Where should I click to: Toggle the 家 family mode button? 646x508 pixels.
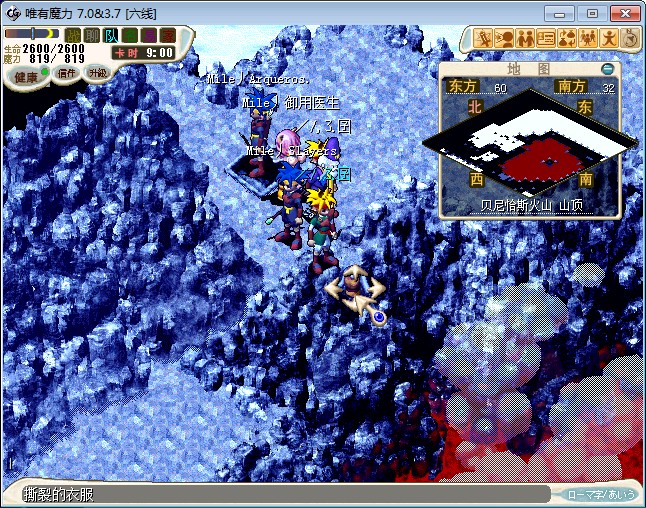167,35
